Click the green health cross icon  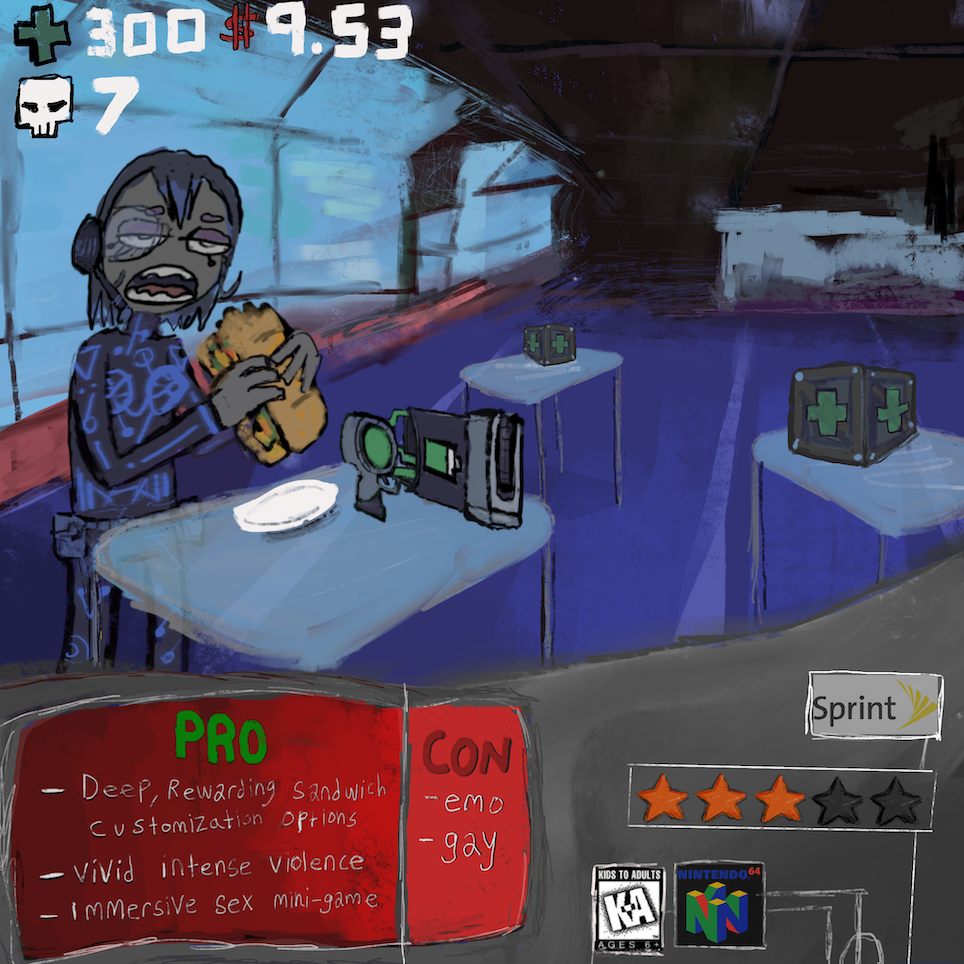point(43,36)
